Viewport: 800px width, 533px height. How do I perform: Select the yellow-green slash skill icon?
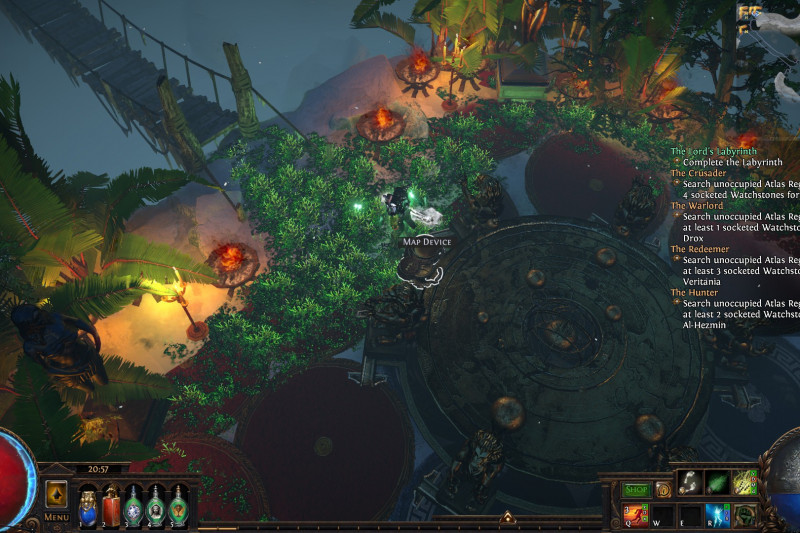[x=744, y=483]
